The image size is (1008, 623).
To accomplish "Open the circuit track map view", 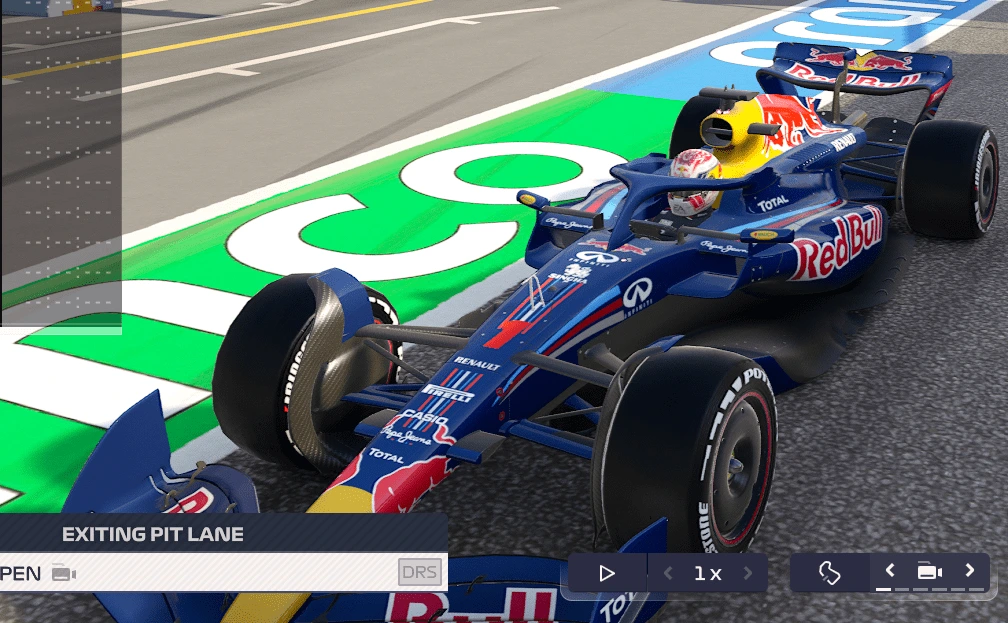I will pos(829,572).
